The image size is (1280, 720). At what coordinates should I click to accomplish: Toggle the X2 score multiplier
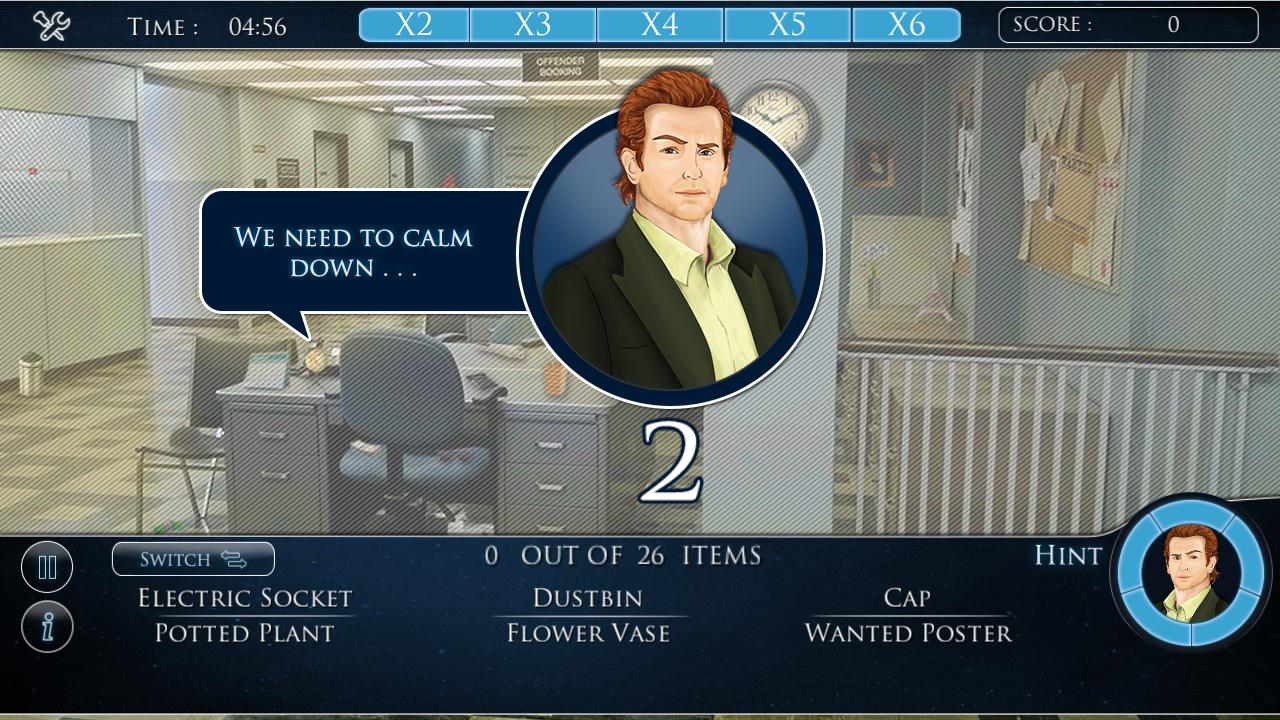[413, 24]
